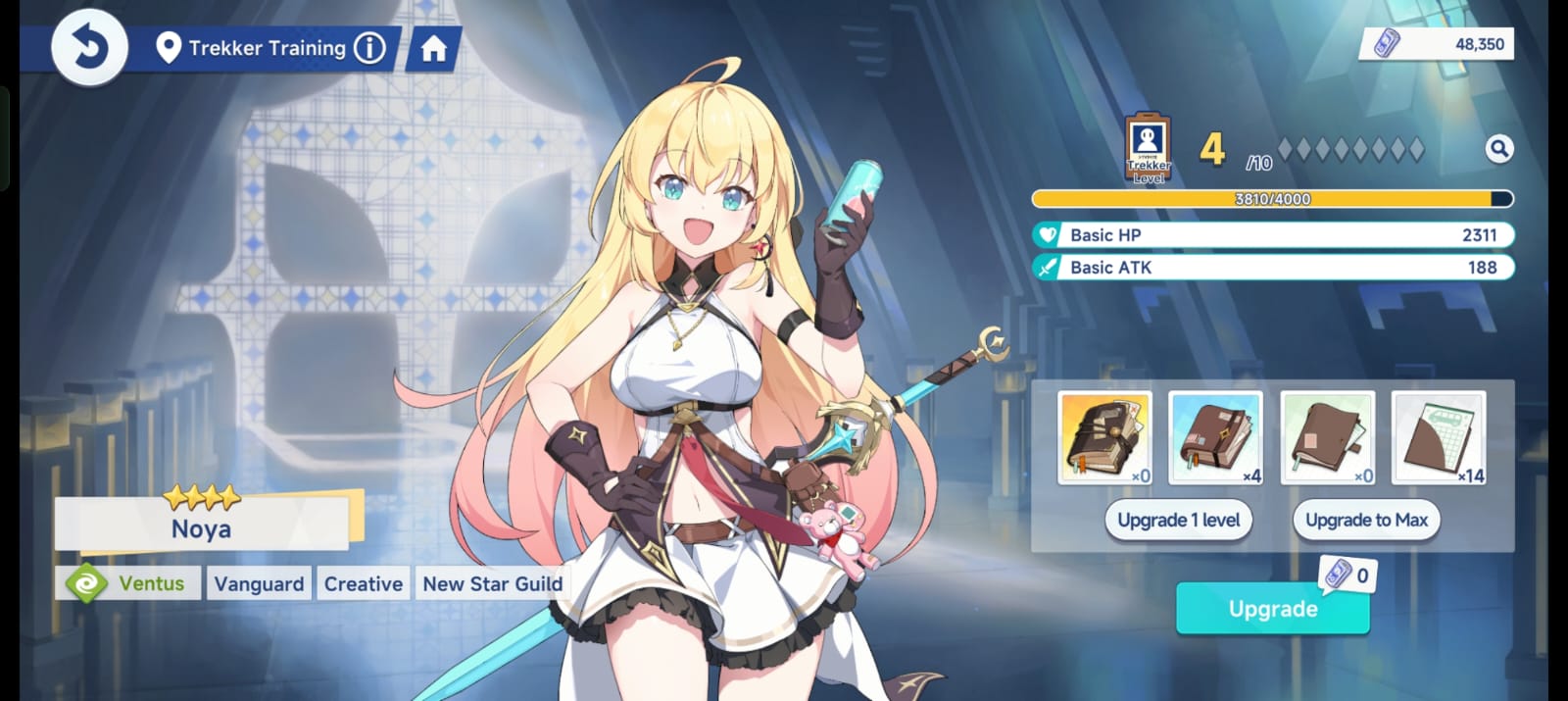1568x701 pixels.
Task: Tap the Vanguard role tag
Action: 259,583
